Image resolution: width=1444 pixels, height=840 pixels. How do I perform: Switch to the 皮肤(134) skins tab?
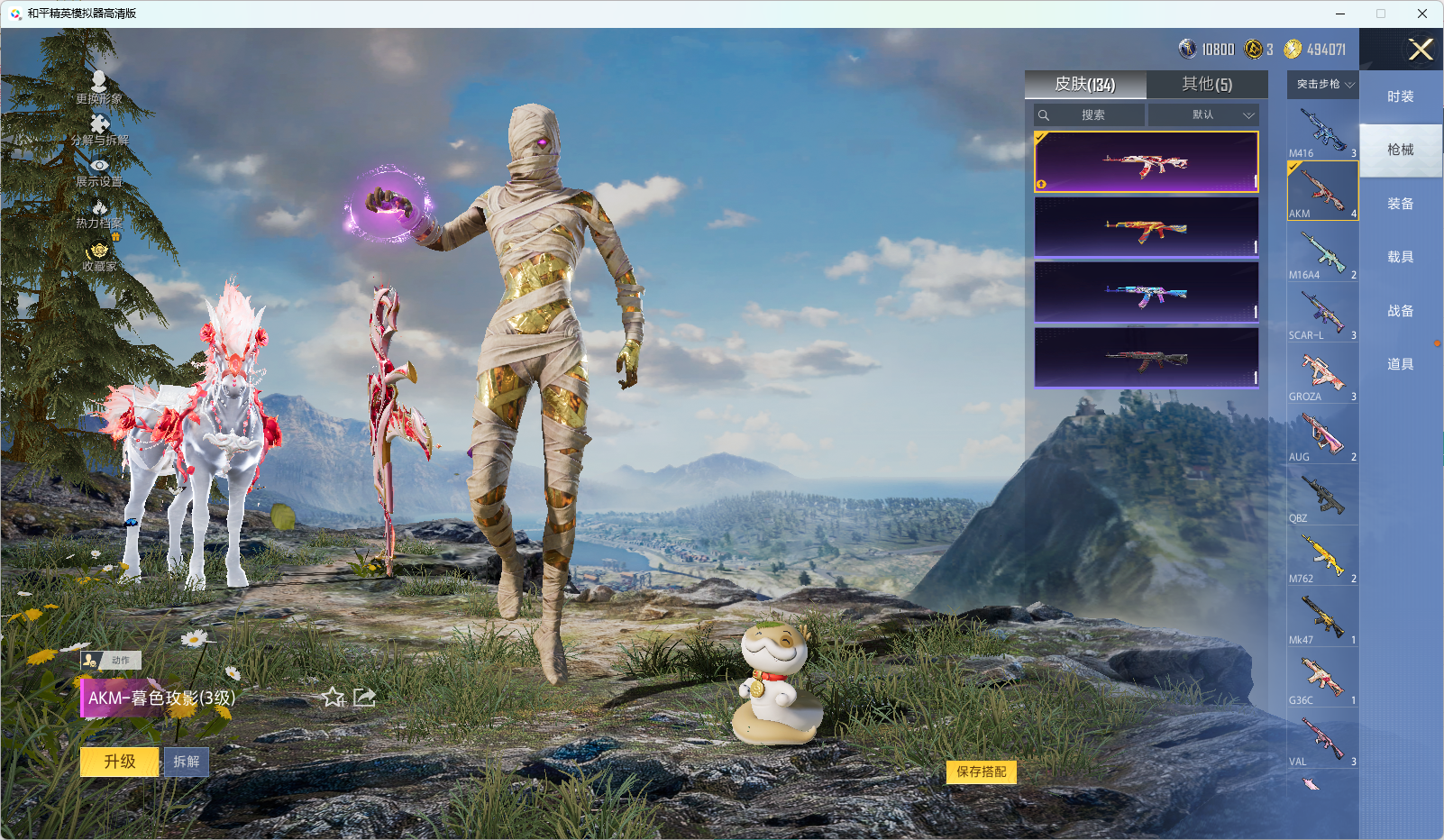[1085, 85]
